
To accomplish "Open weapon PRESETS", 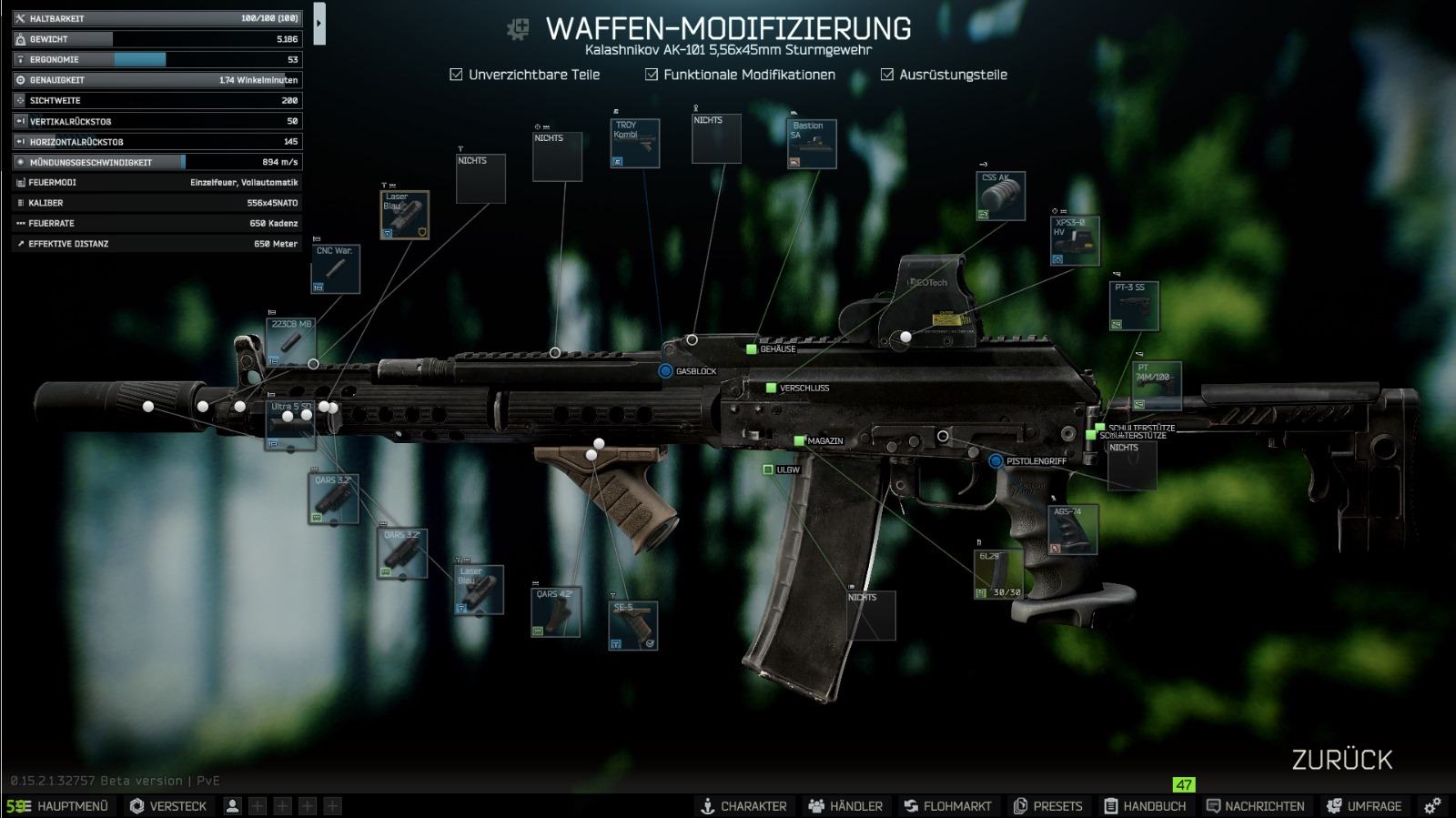I will pos(1047,806).
